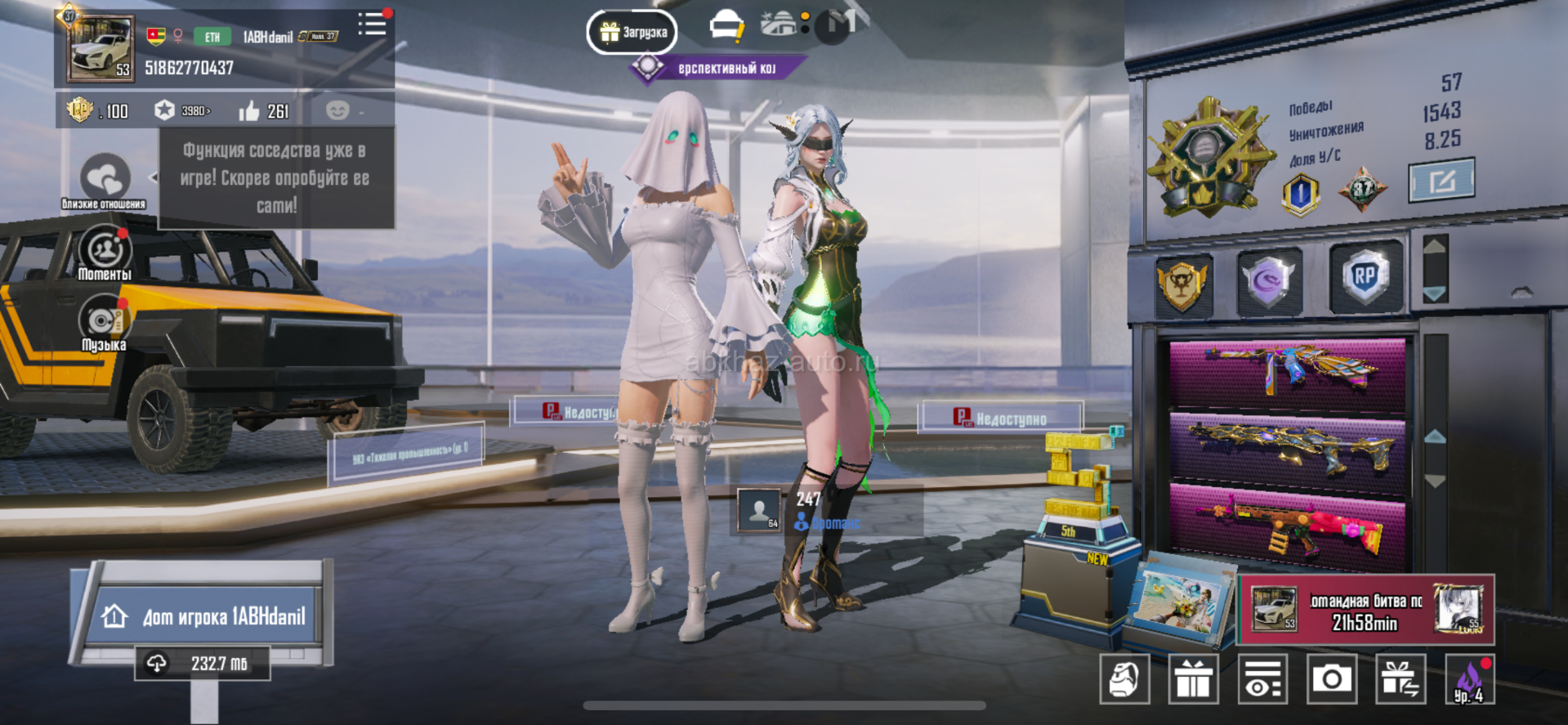Tap the purple flame level 4 icon
1568x725 pixels.
pyautogui.click(x=1469, y=680)
